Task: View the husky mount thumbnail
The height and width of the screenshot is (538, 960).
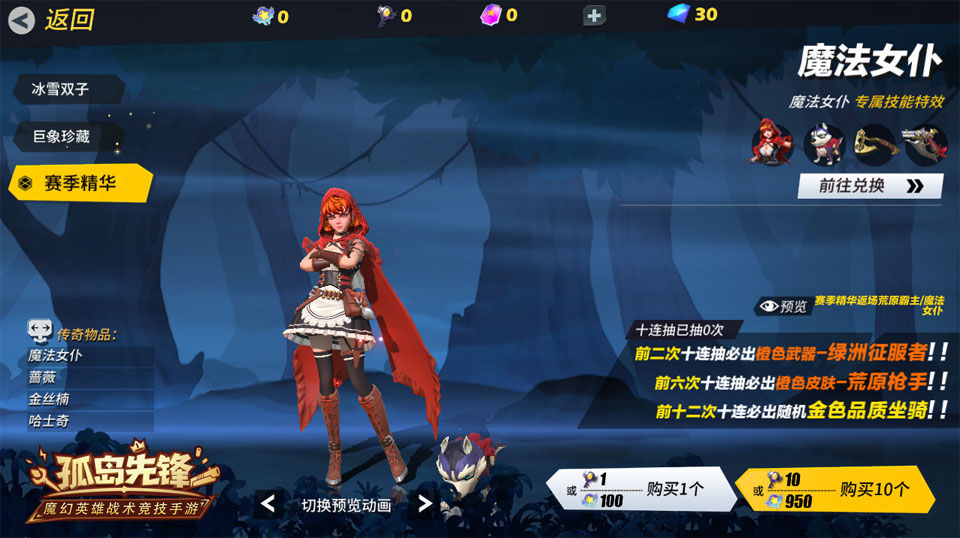Action: 824,145
